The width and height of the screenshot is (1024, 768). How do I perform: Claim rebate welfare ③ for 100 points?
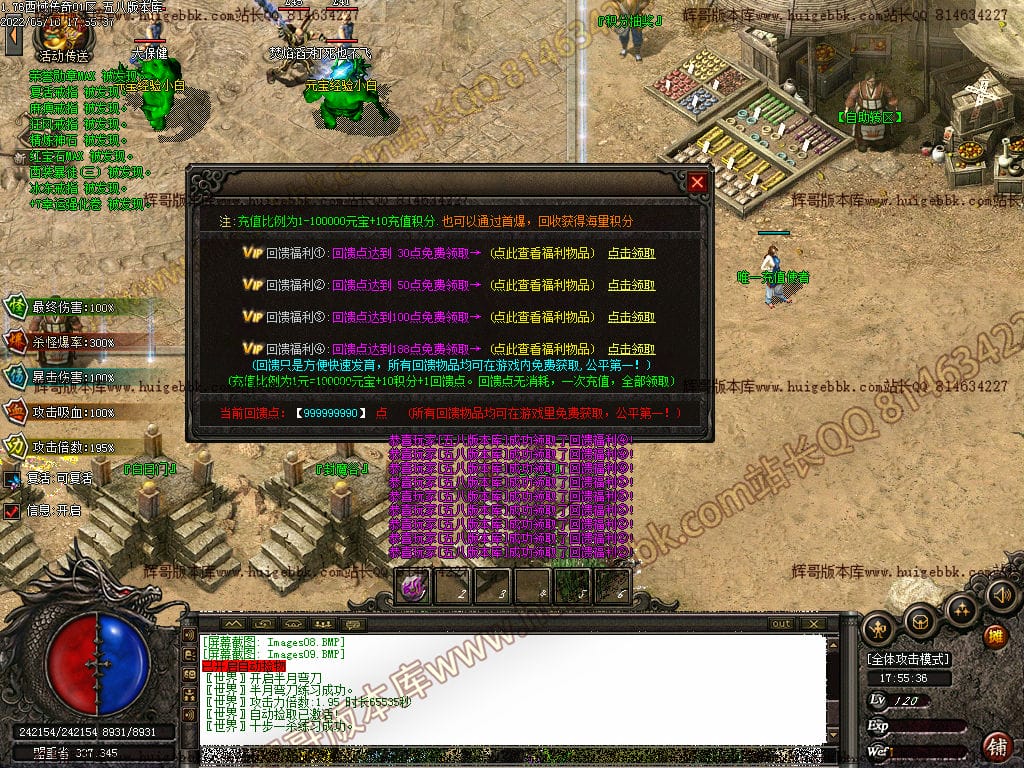(x=631, y=317)
